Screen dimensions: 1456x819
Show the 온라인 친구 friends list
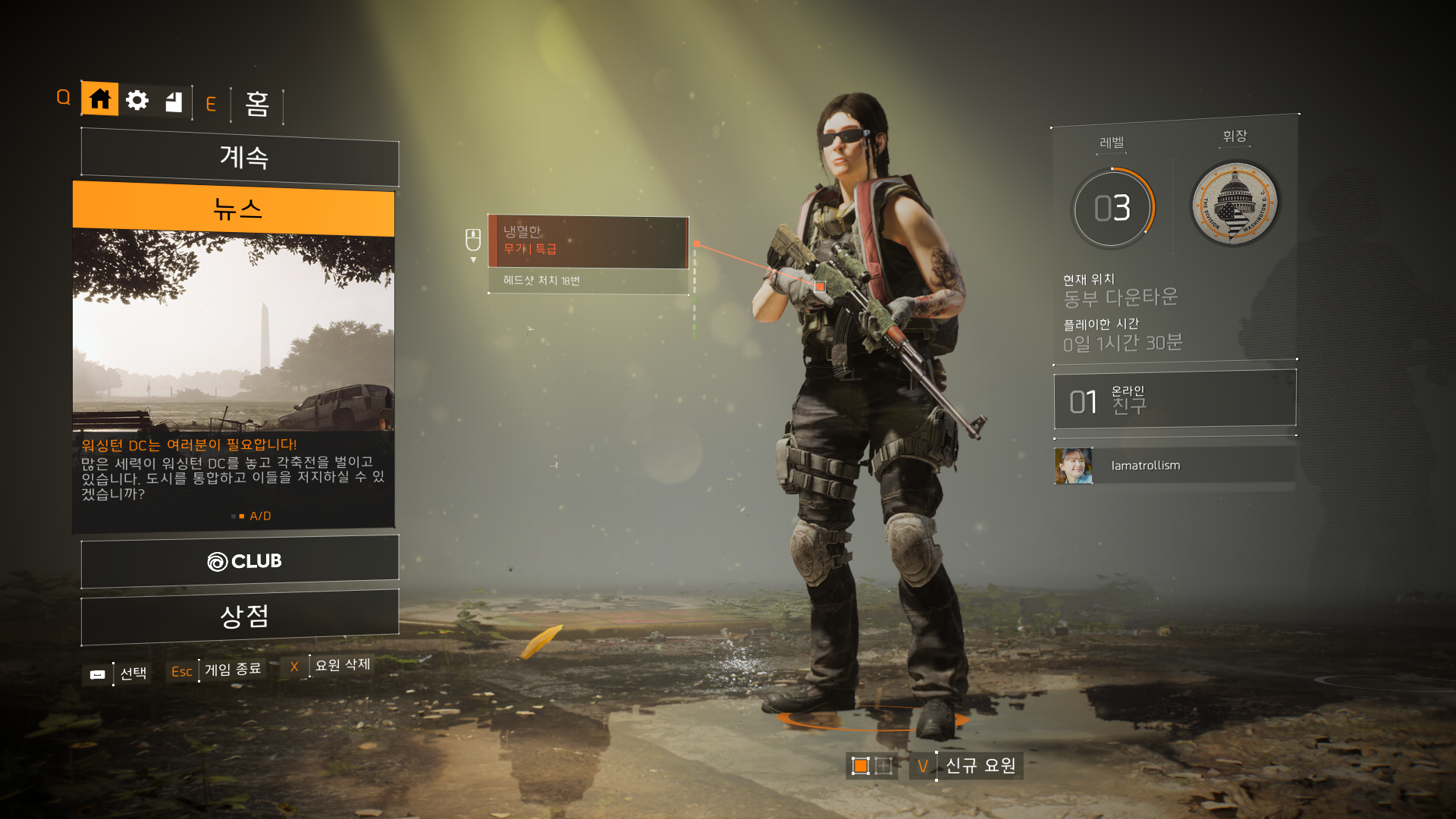tap(1175, 400)
